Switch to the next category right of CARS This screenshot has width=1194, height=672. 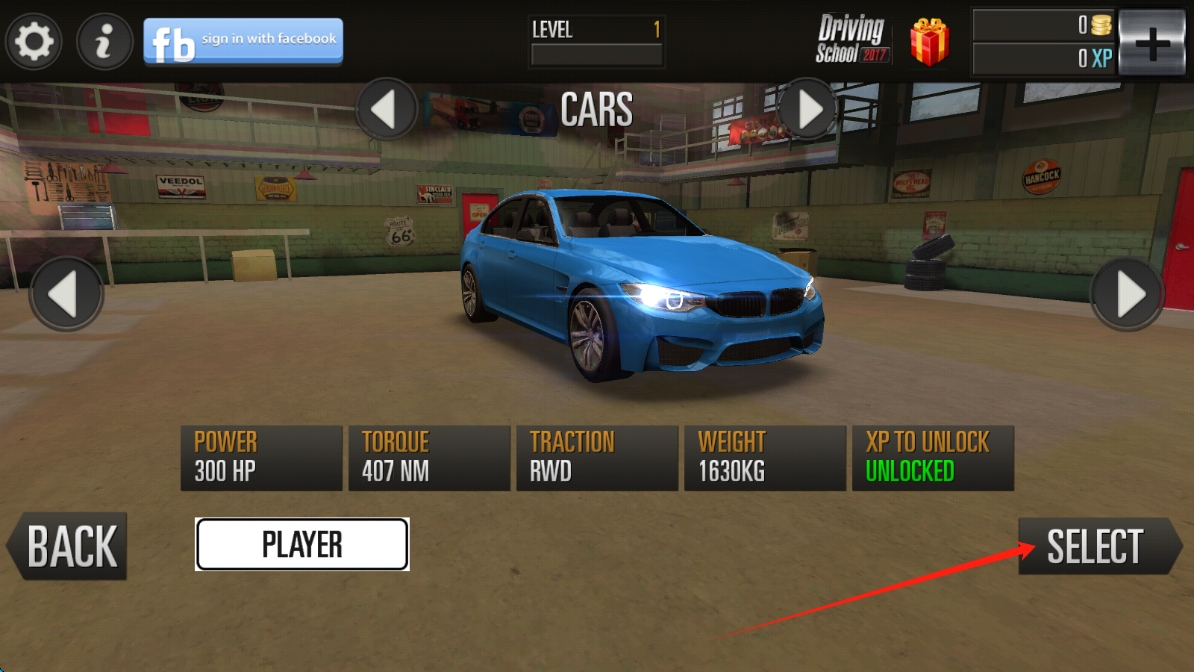(x=807, y=109)
